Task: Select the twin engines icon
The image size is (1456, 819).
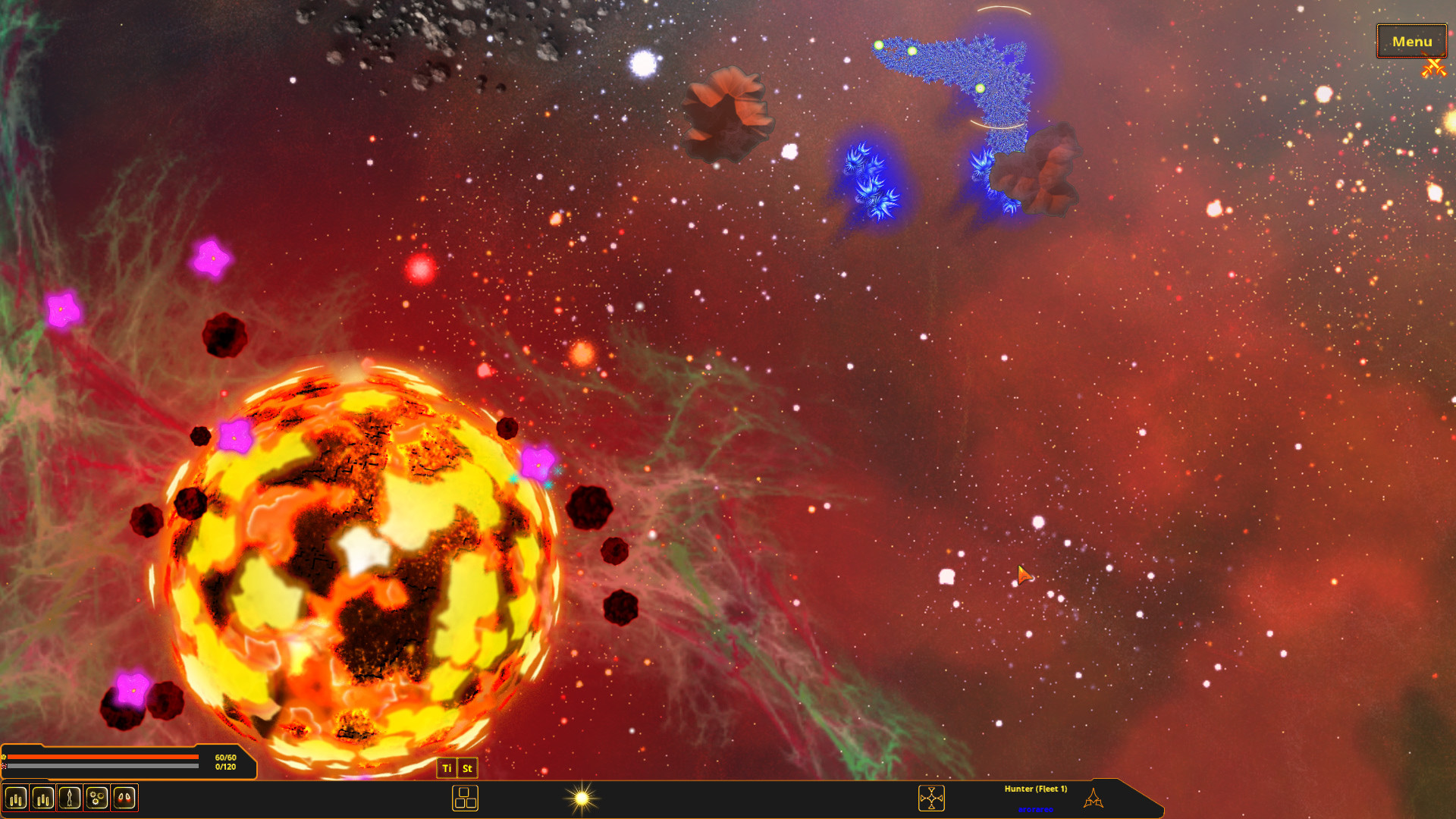Action: [x=122, y=797]
